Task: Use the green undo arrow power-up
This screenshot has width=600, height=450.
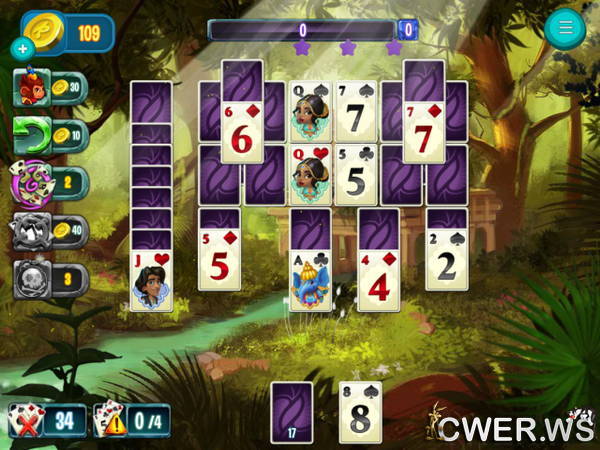Action: click(x=30, y=134)
